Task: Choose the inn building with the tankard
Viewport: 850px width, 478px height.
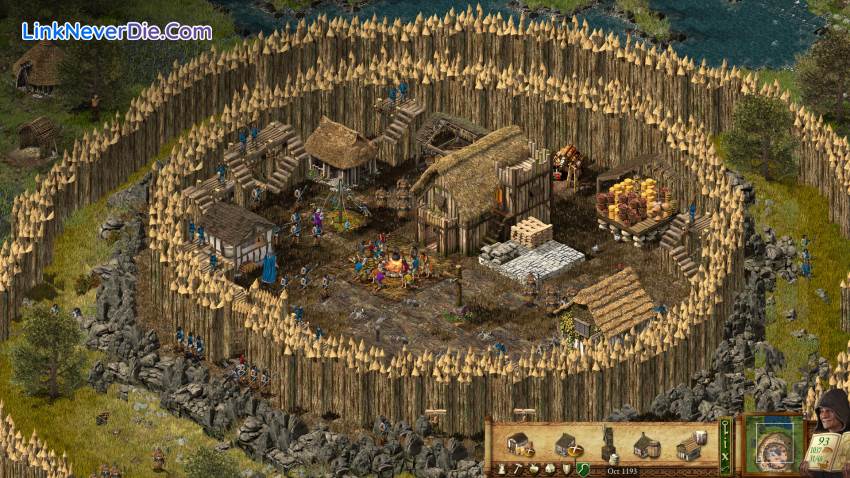Action: 691,443
